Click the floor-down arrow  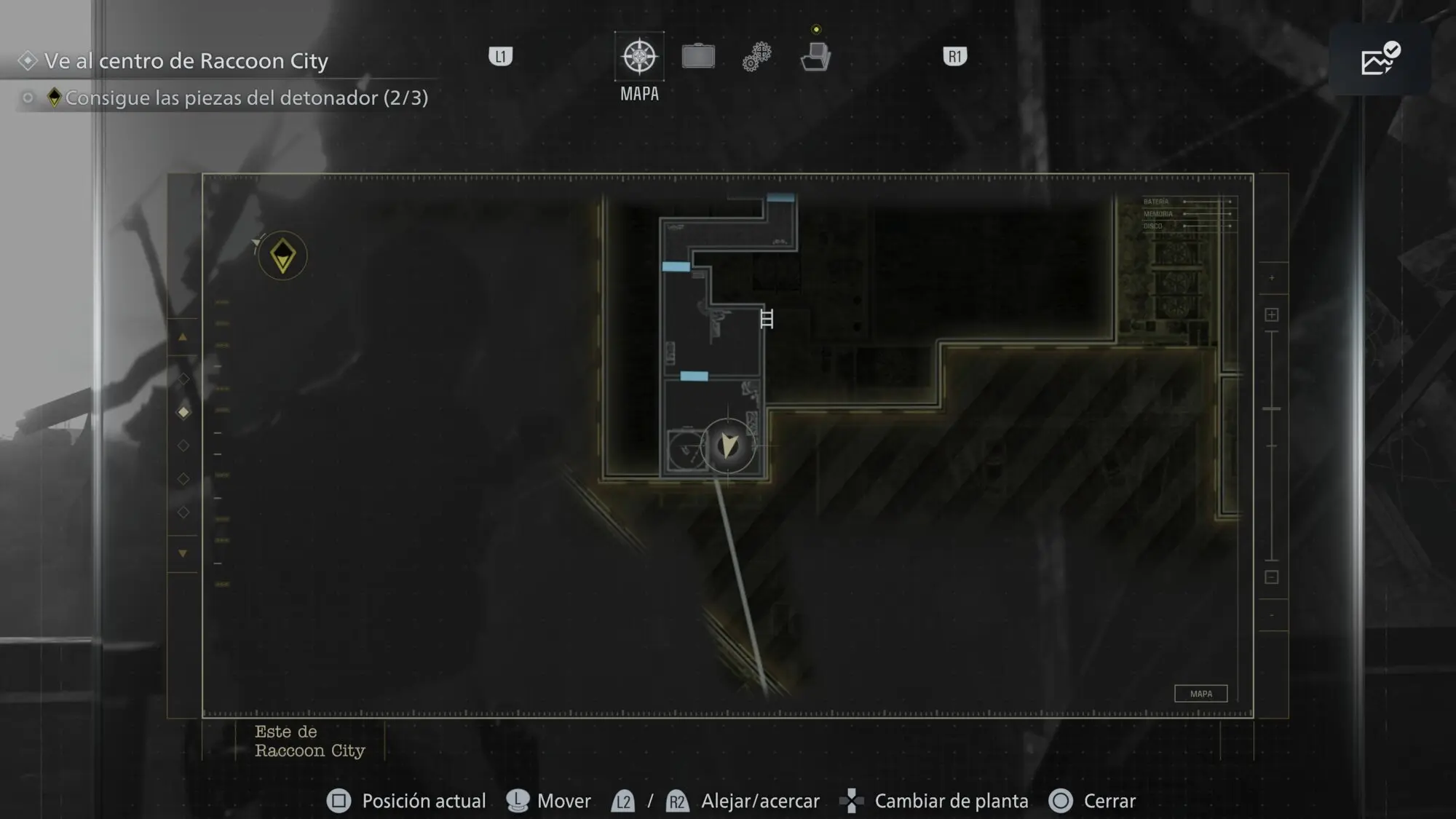(x=183, y=553)
